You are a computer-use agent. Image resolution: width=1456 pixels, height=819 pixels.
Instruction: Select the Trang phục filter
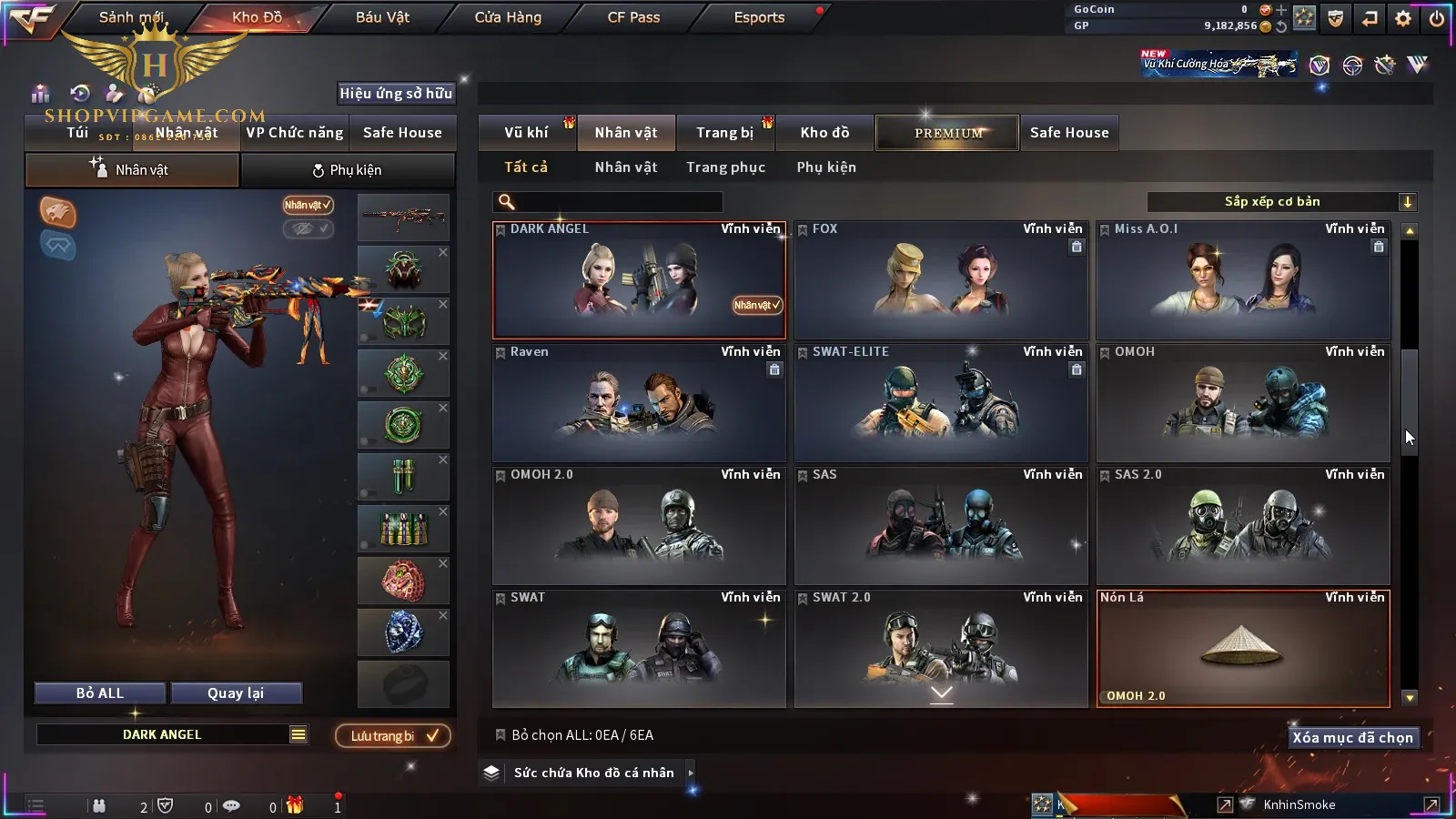click(x=725, y=167)
